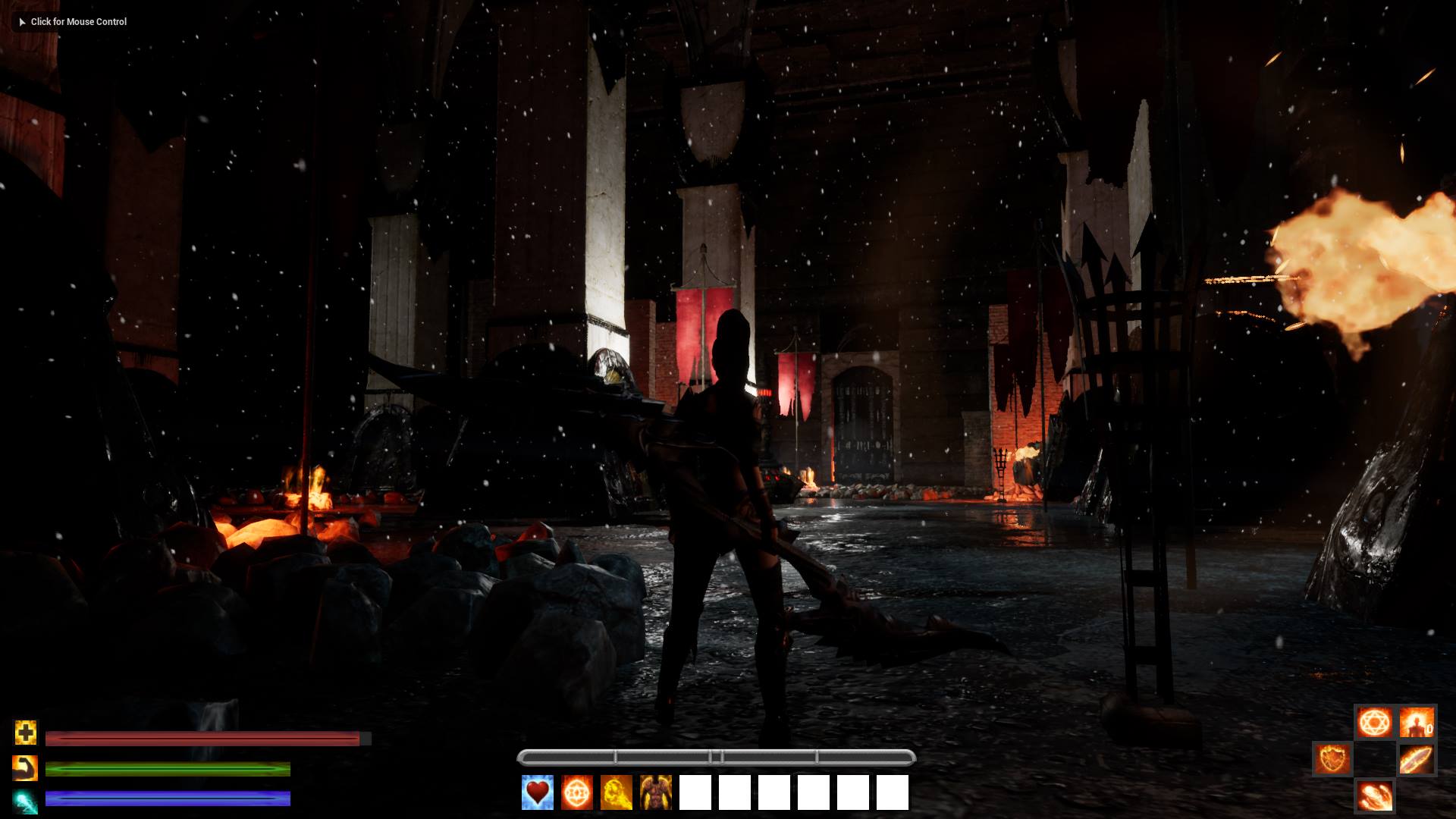The width and height of the screenshot is (1456, 819).
Task: Click the play triangle beside Mouse Control text
Action: coord(20,22)
